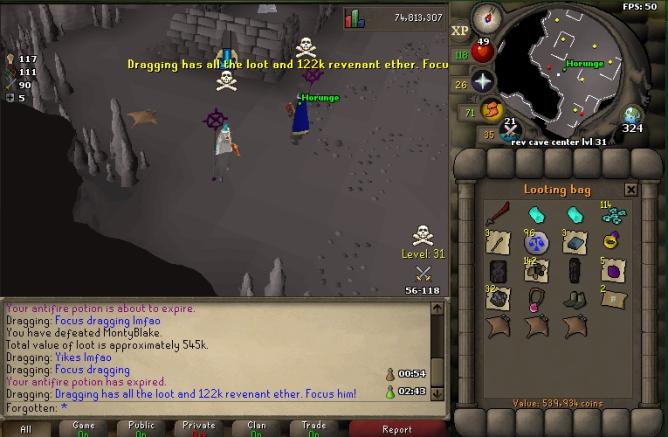Click the red hitpoints orb

(484, 52)
